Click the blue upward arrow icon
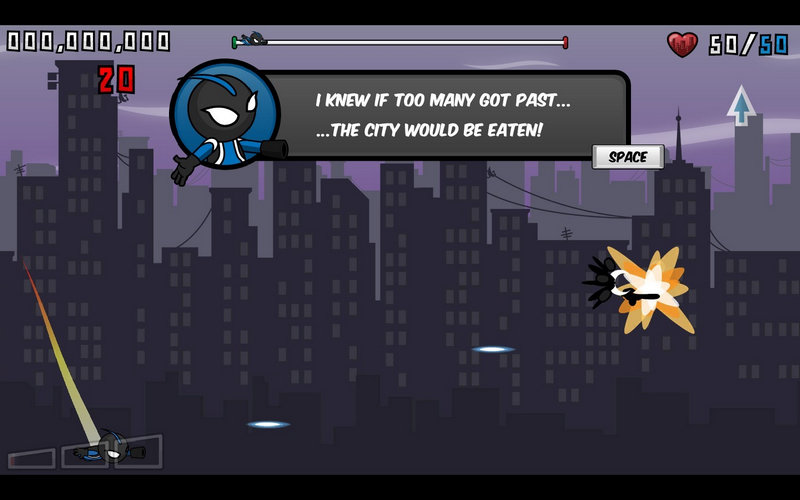 coord(740,105)
